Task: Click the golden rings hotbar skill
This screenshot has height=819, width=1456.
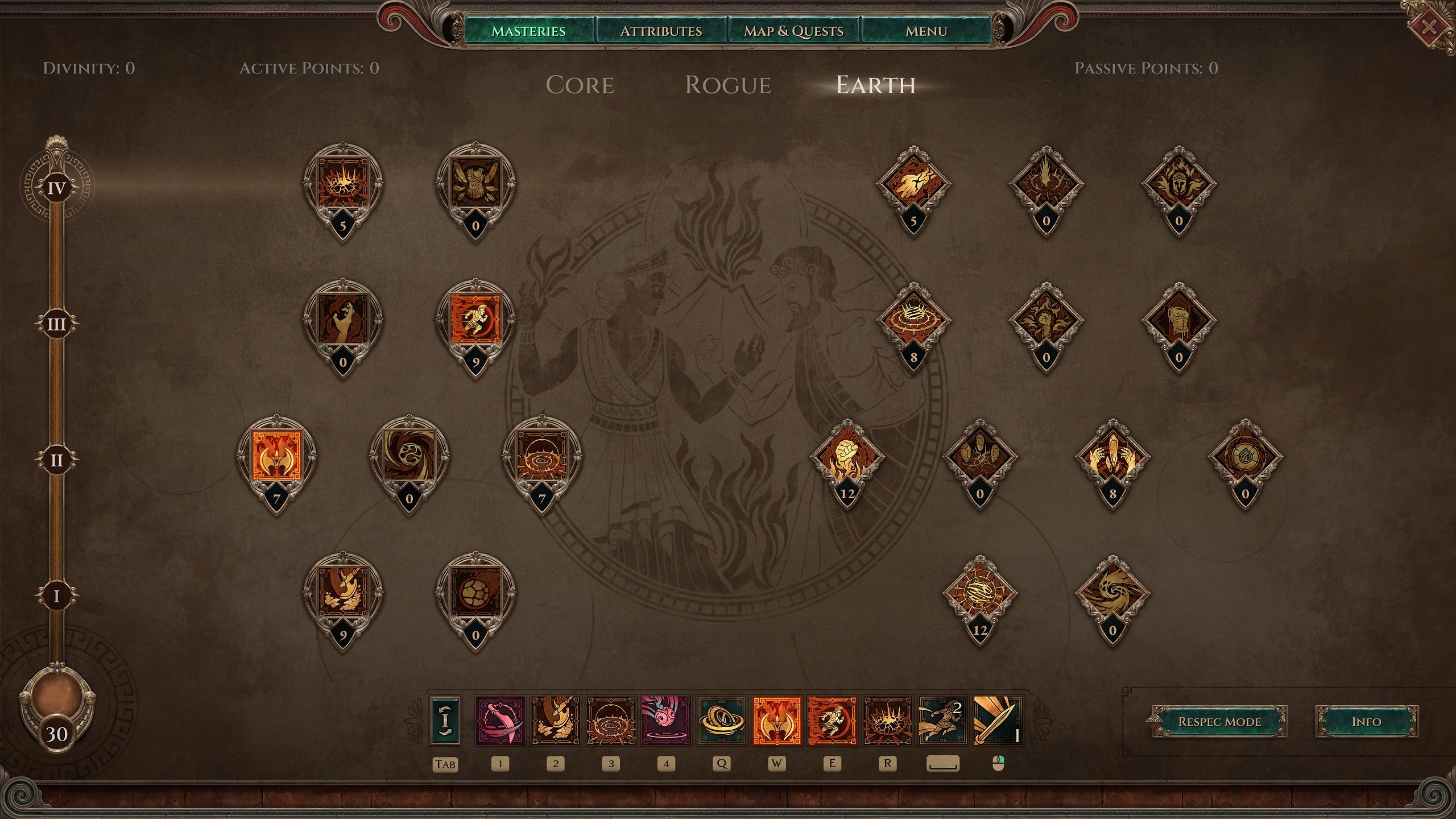Action: coord(721,720)
